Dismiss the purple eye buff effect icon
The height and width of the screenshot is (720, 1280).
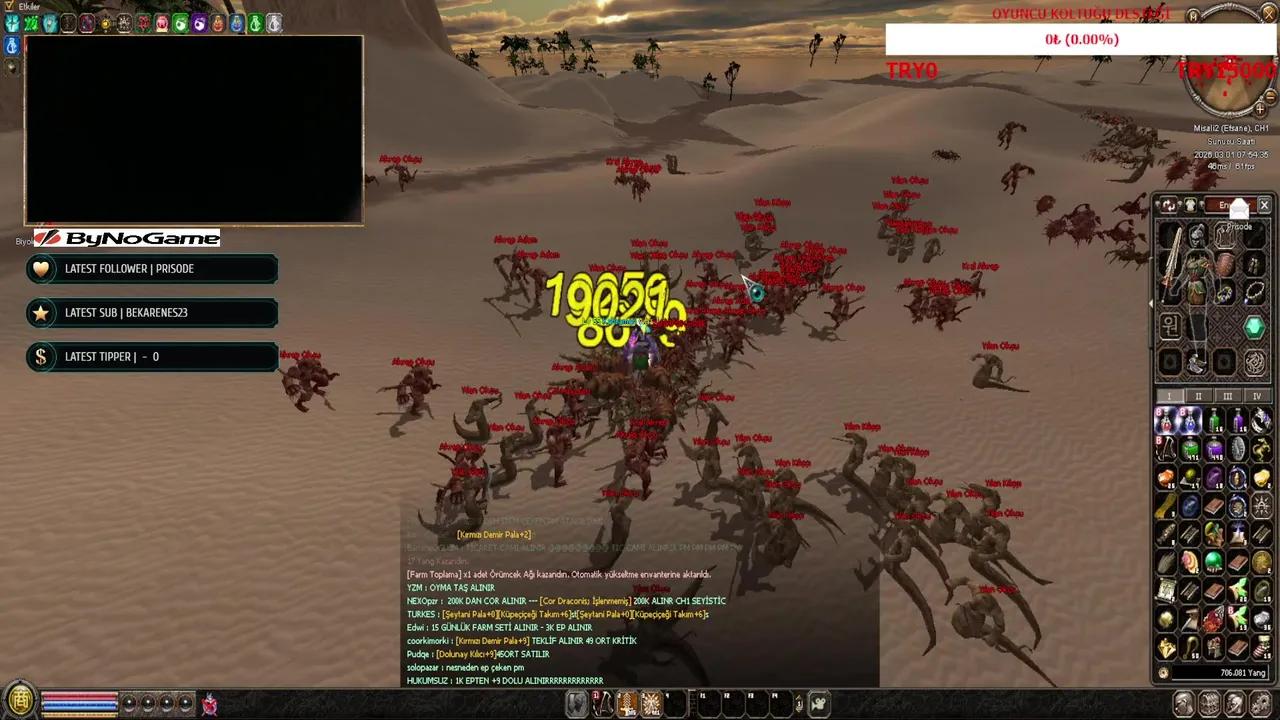pos(198,23)
